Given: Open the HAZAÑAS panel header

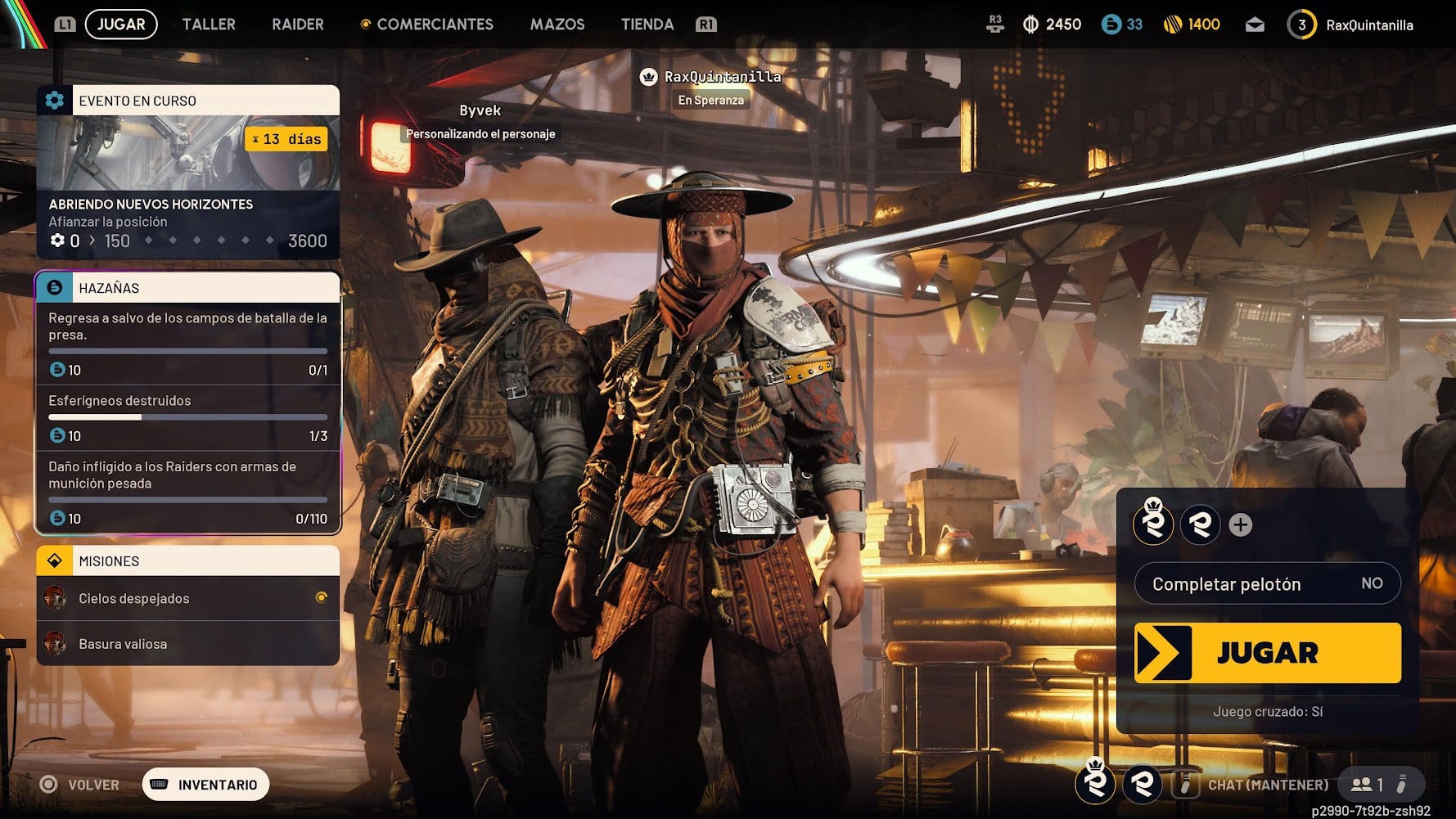Looking at the screenshot, I should tap(187, 288).
